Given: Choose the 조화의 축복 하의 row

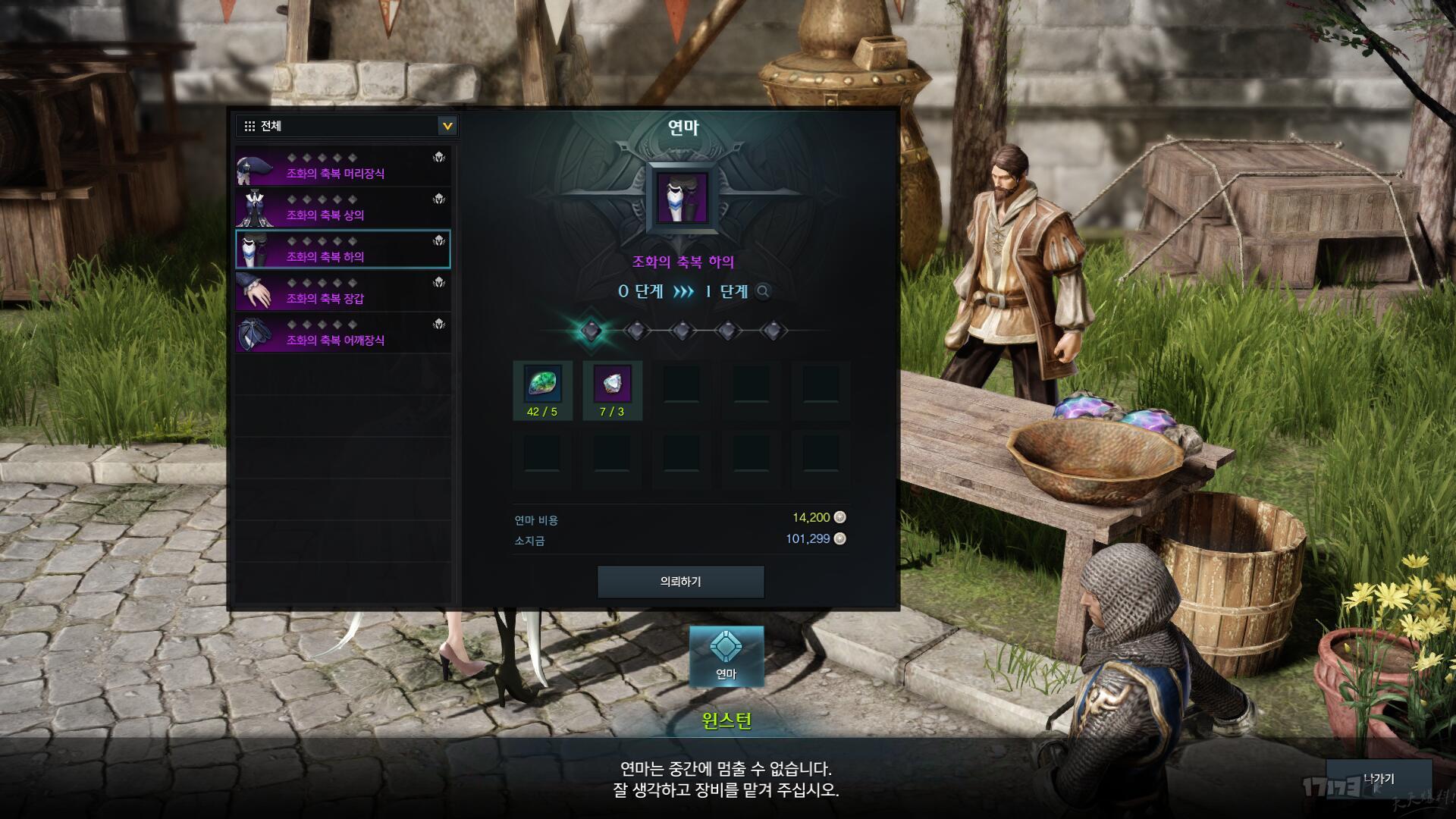Looking at the screenshot, I should click(x=343, y=250).
